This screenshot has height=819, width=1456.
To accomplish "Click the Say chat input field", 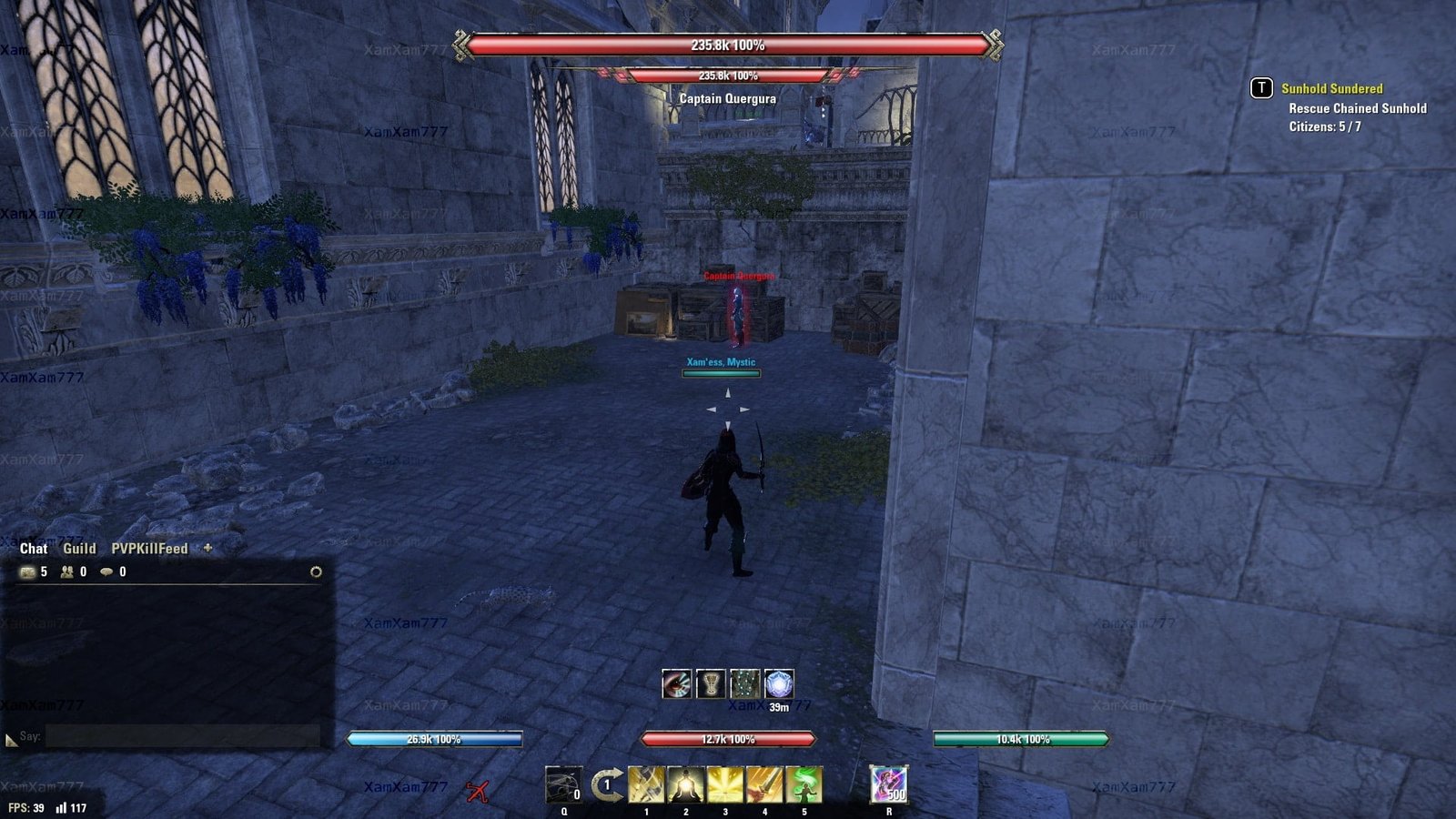I will [x=182, y=736].
